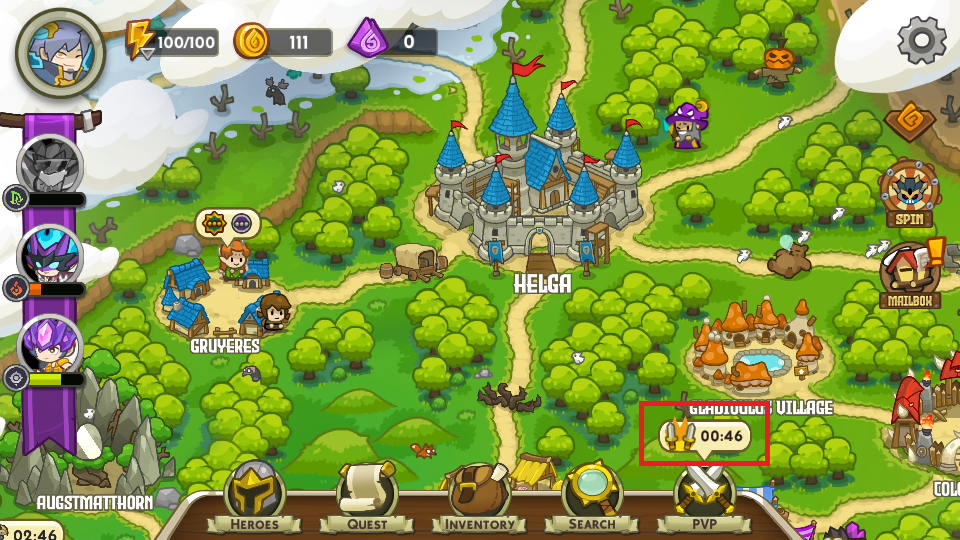This screenshot has width=960, height=540.
Task: Open the Inventory bag
Action: point(479,497)
